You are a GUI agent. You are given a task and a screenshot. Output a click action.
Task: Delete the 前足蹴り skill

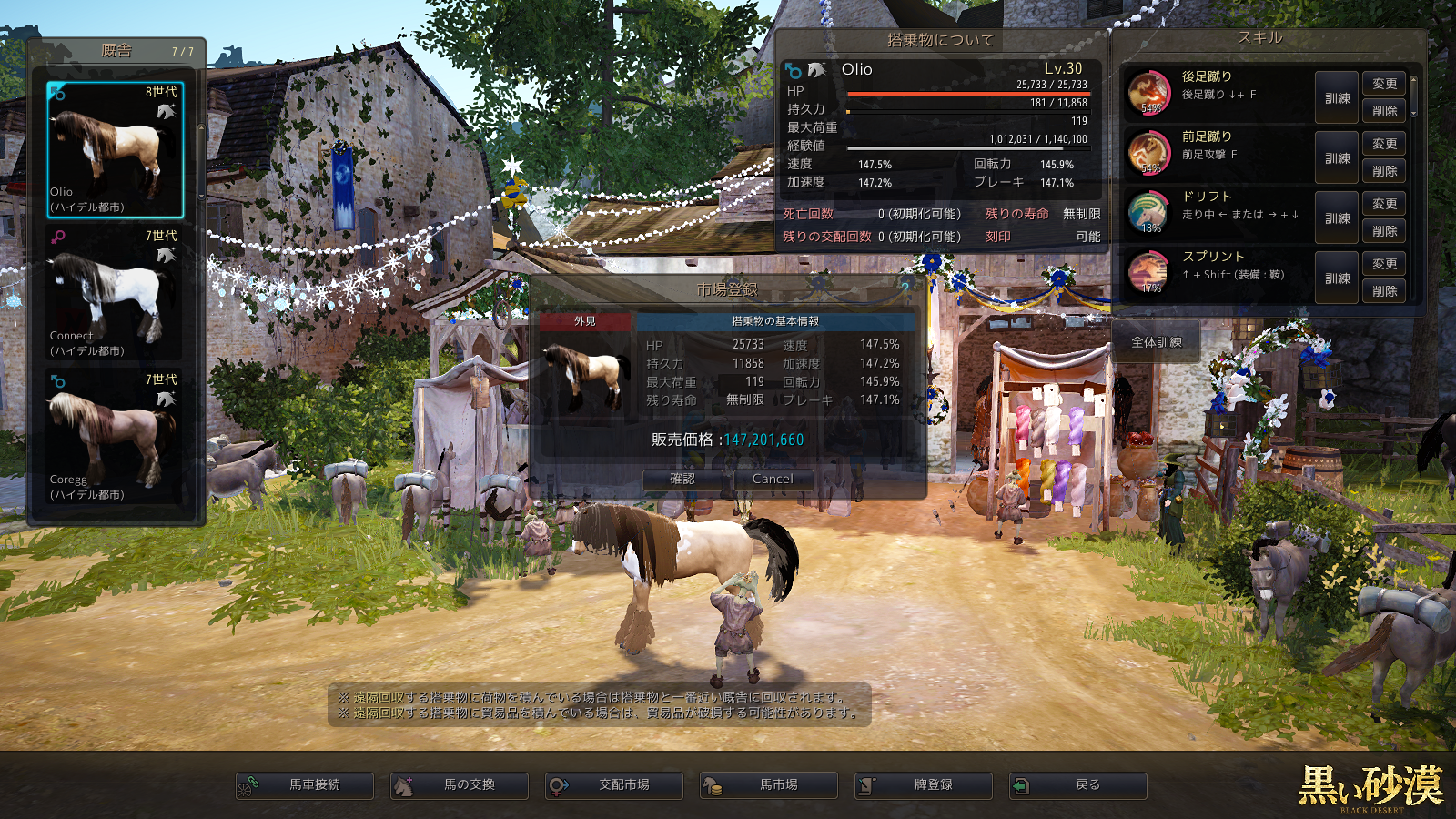tap(1384, 171)
